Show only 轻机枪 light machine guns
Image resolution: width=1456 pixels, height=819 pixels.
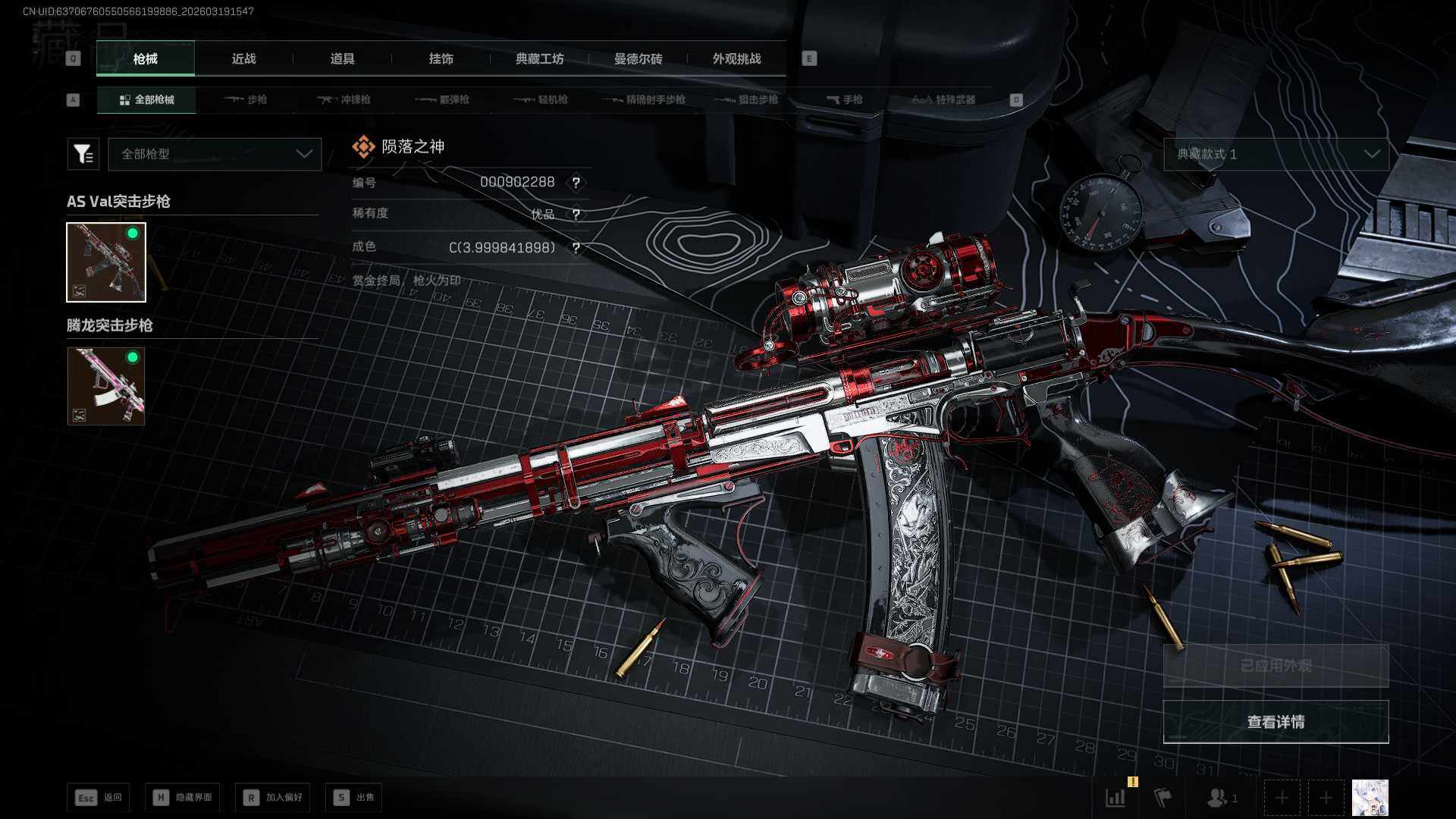541,100
